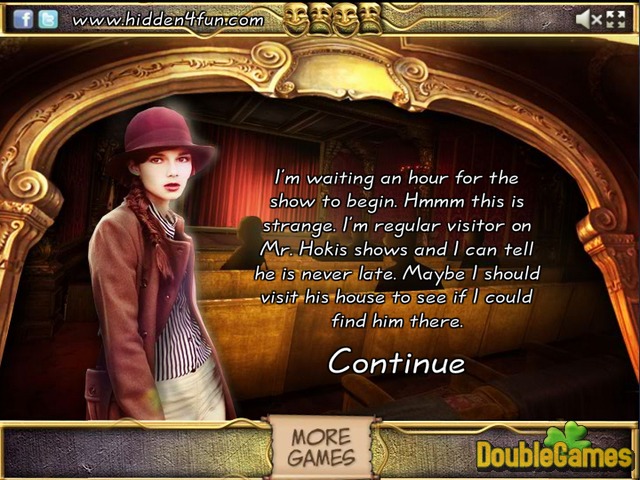The width and height of the screenshot is (640, 480).
Task: Continue past the intro dialogue
Action: (x=396, y=361)
